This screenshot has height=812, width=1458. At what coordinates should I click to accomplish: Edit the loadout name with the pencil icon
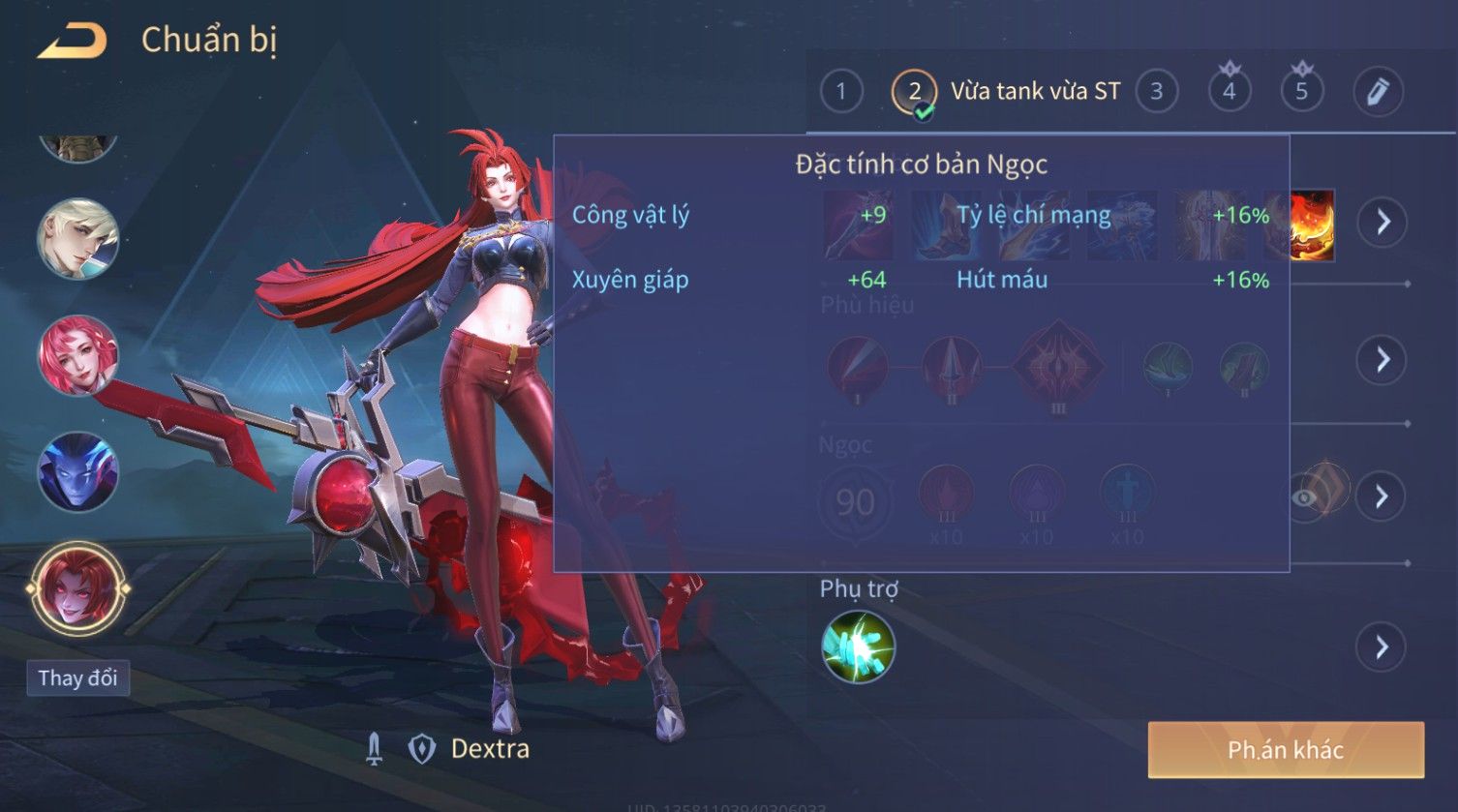[x=1378, y=92]
